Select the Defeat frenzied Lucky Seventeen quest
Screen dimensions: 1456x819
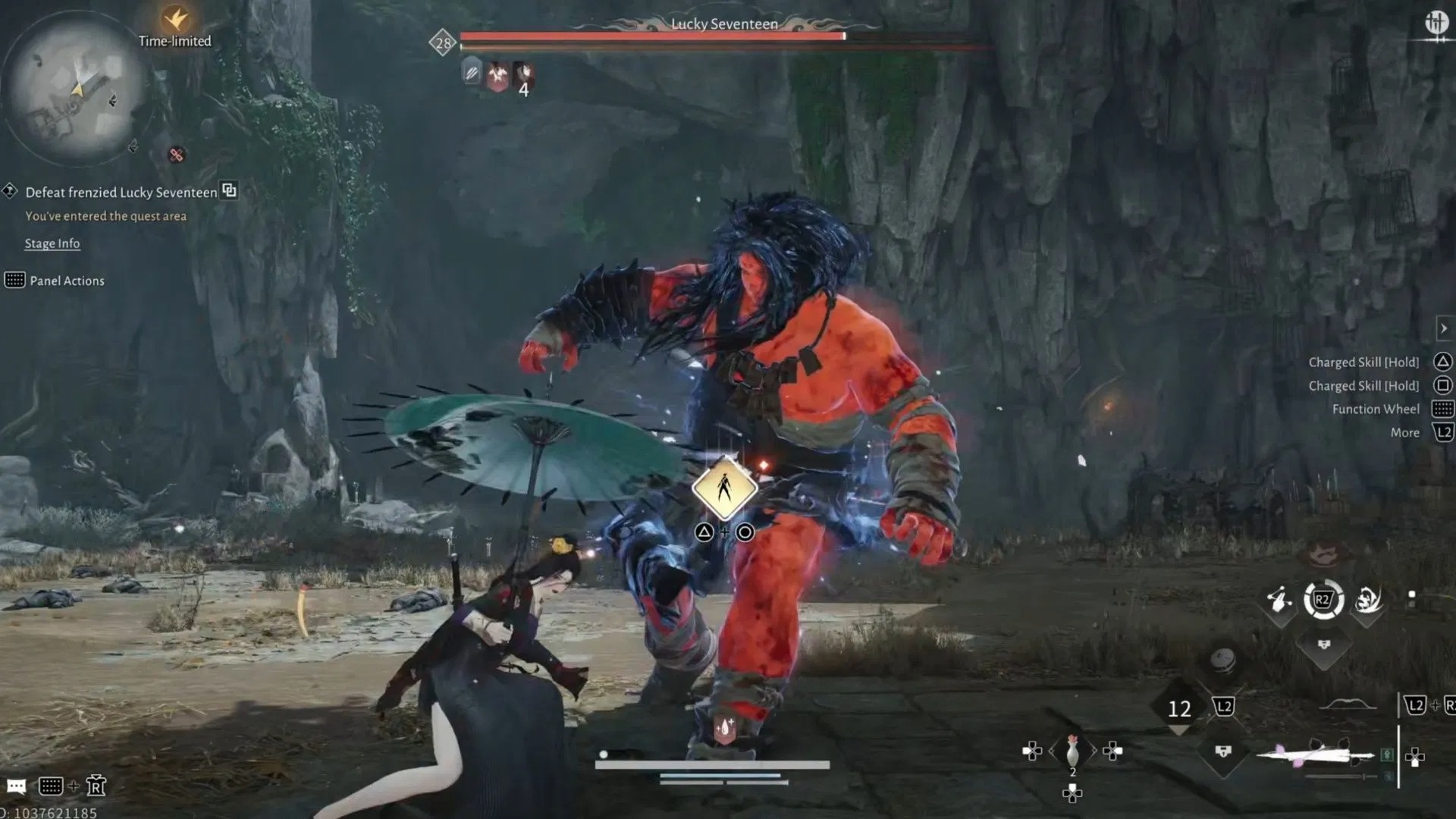click(x=121, y=193)
